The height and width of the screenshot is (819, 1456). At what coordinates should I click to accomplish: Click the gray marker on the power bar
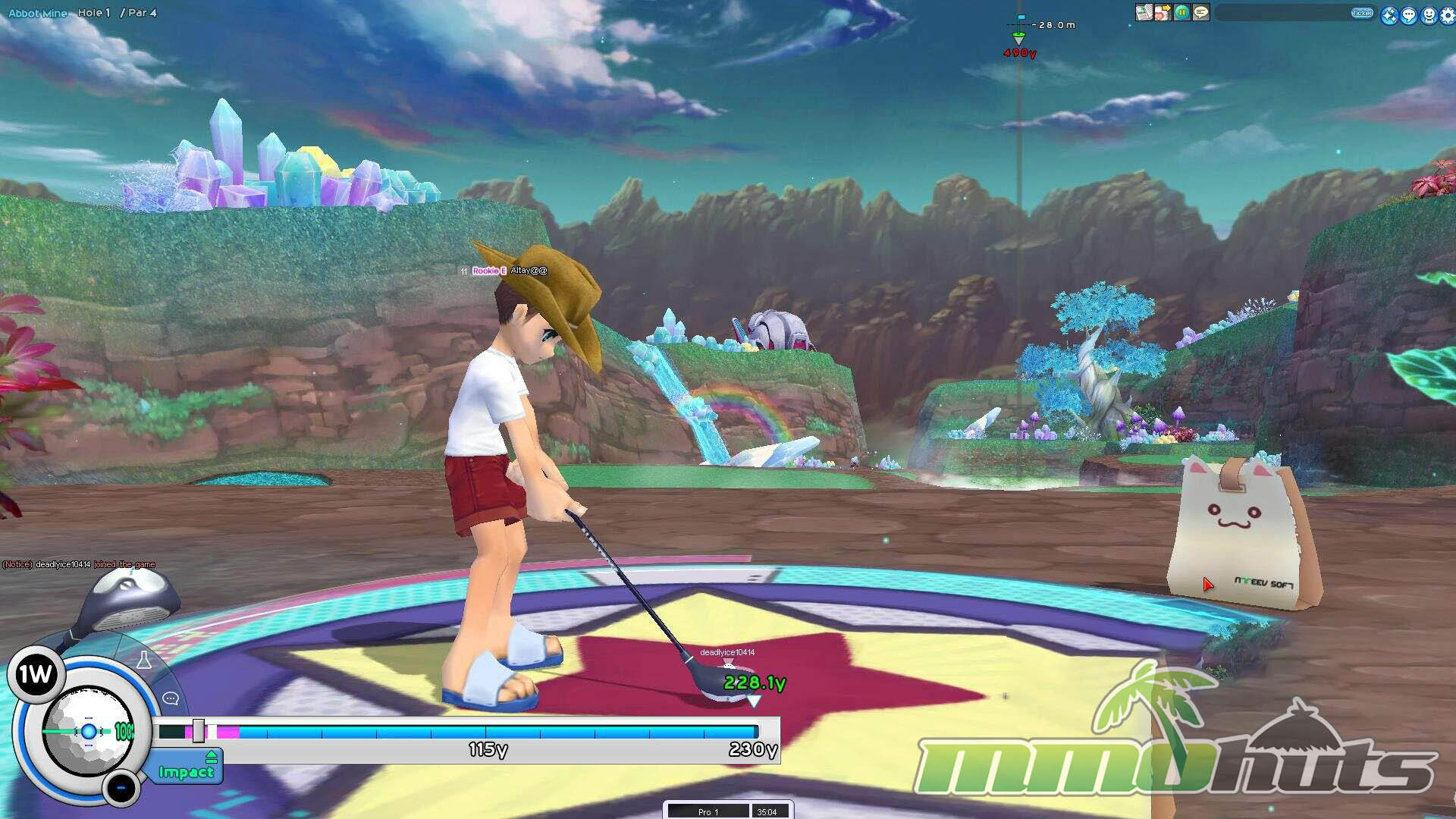(198, 731)
